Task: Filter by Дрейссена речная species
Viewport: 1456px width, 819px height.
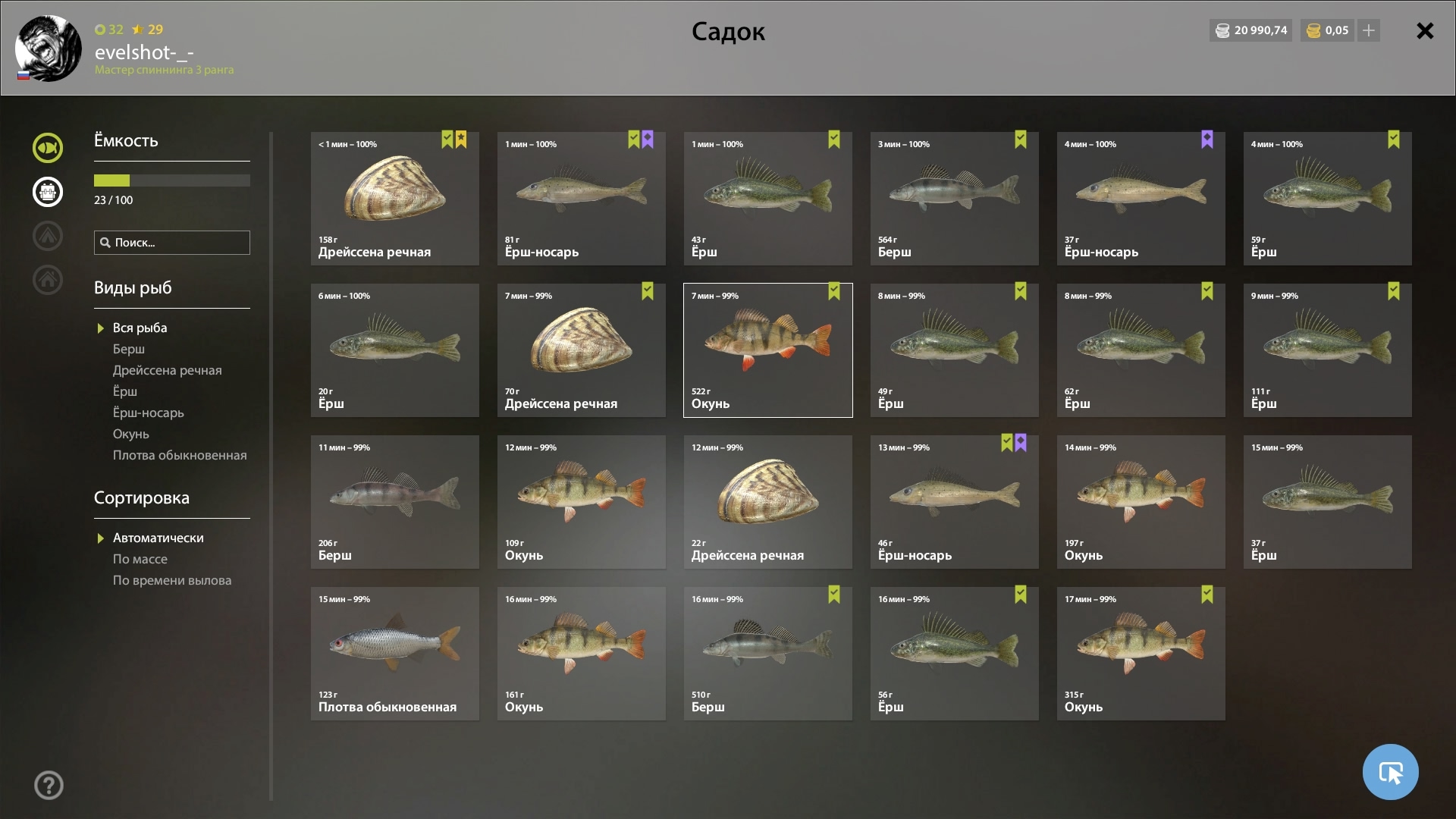Action: tap(167, 370)
